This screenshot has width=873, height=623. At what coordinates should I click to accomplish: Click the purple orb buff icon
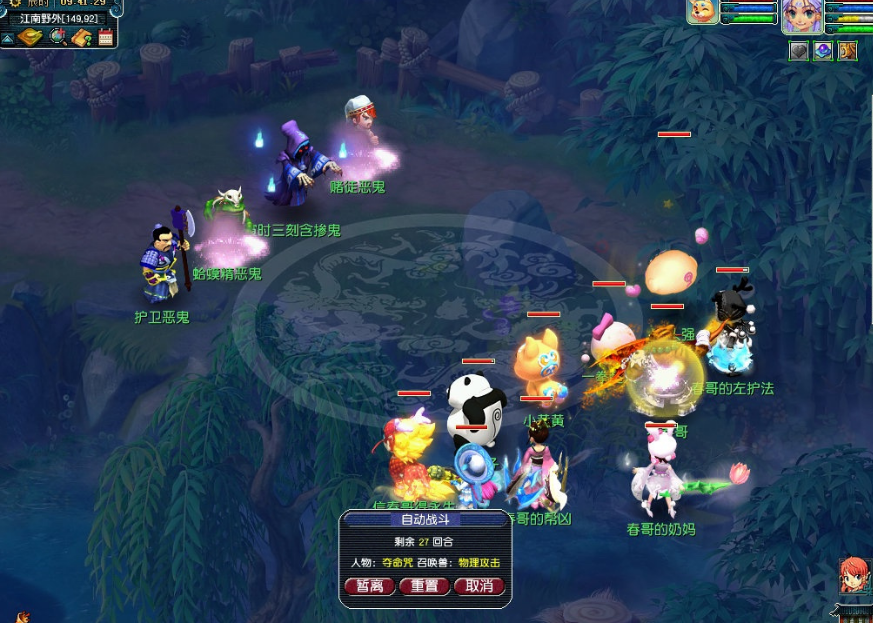[x=823, y=51]
